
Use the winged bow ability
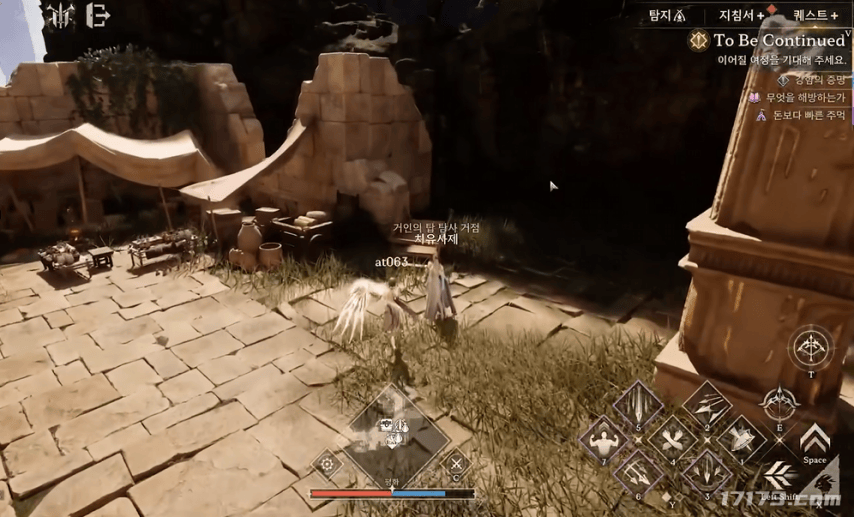pyautogui.click(x=780, y=403)
